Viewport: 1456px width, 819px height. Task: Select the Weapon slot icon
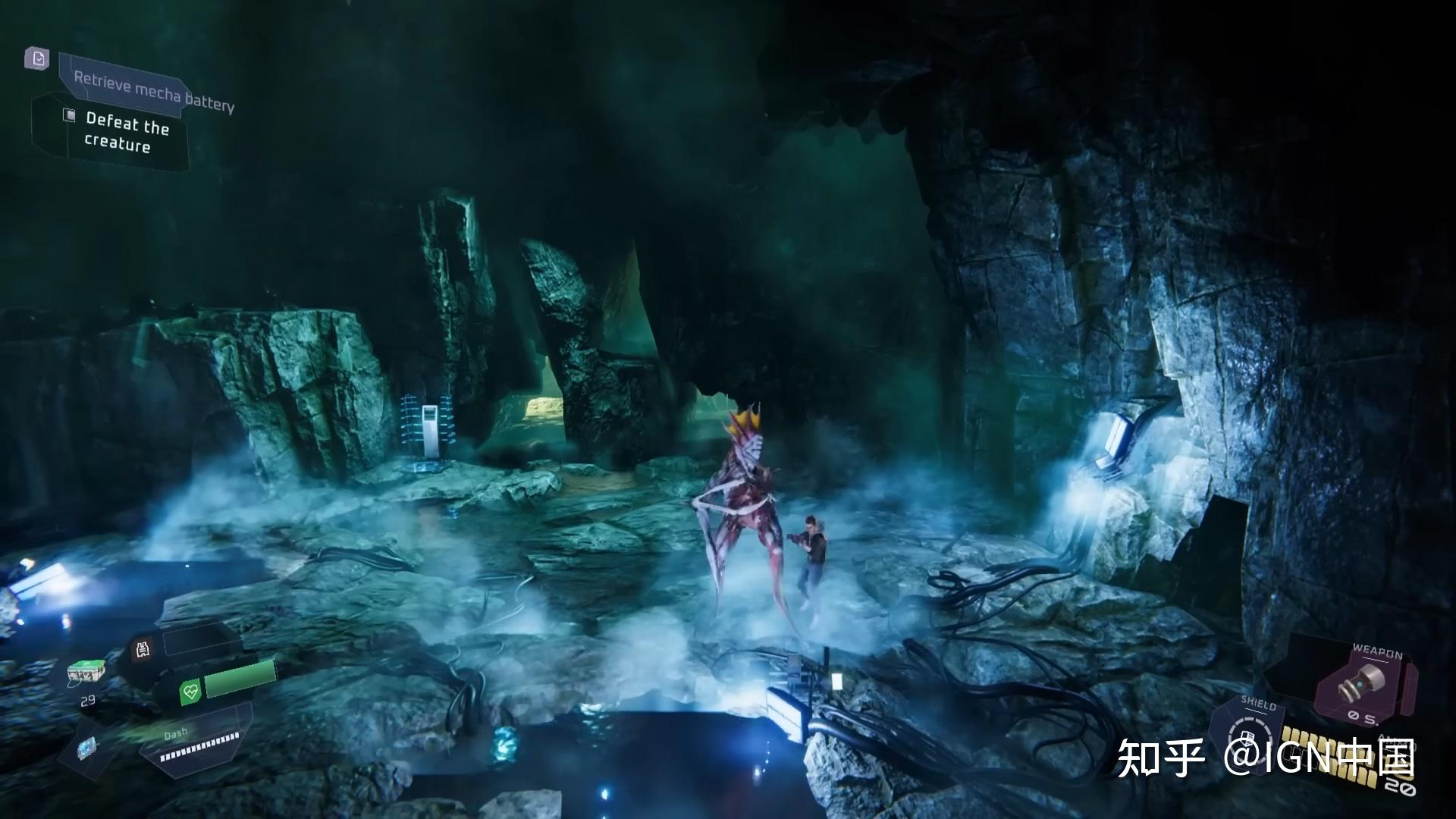(1361, 682)
